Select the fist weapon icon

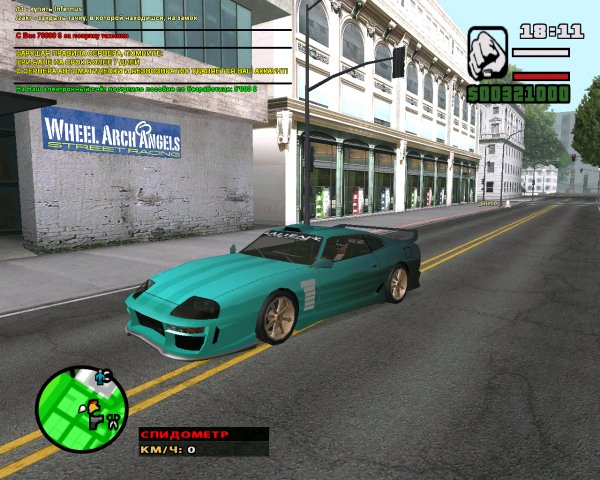[x=487, y=50]
